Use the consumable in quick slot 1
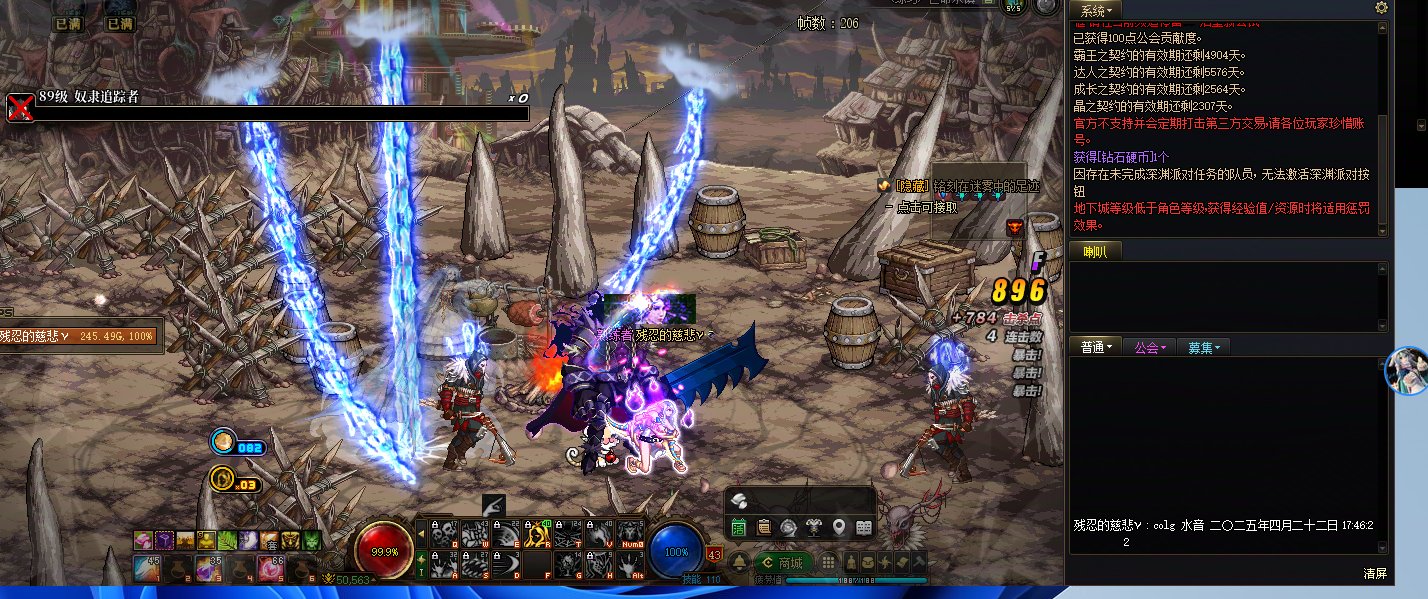The width and height of the screenshot is (1428, 599). 146,569
